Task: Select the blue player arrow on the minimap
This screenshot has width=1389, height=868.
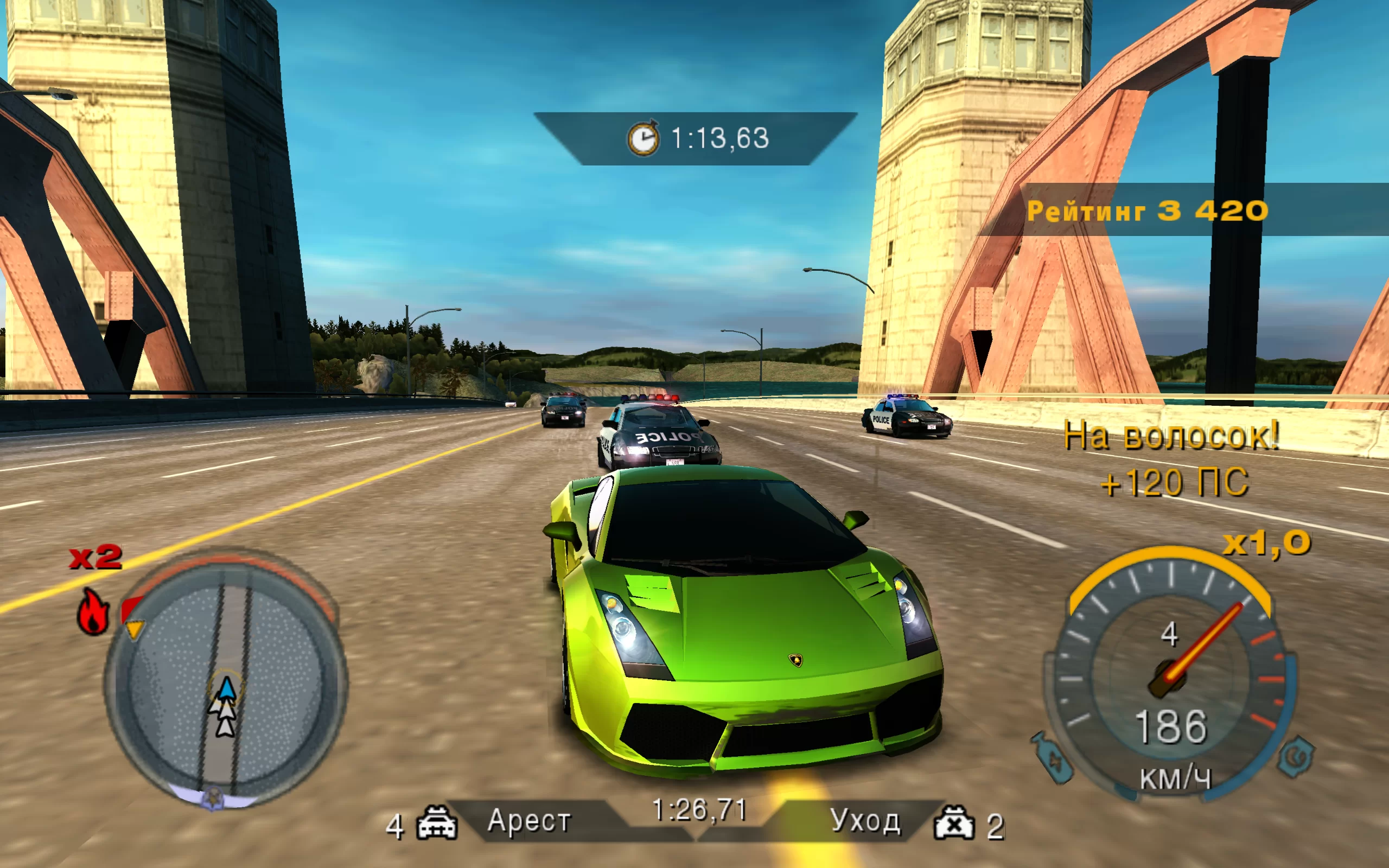Action: point(227,689)
